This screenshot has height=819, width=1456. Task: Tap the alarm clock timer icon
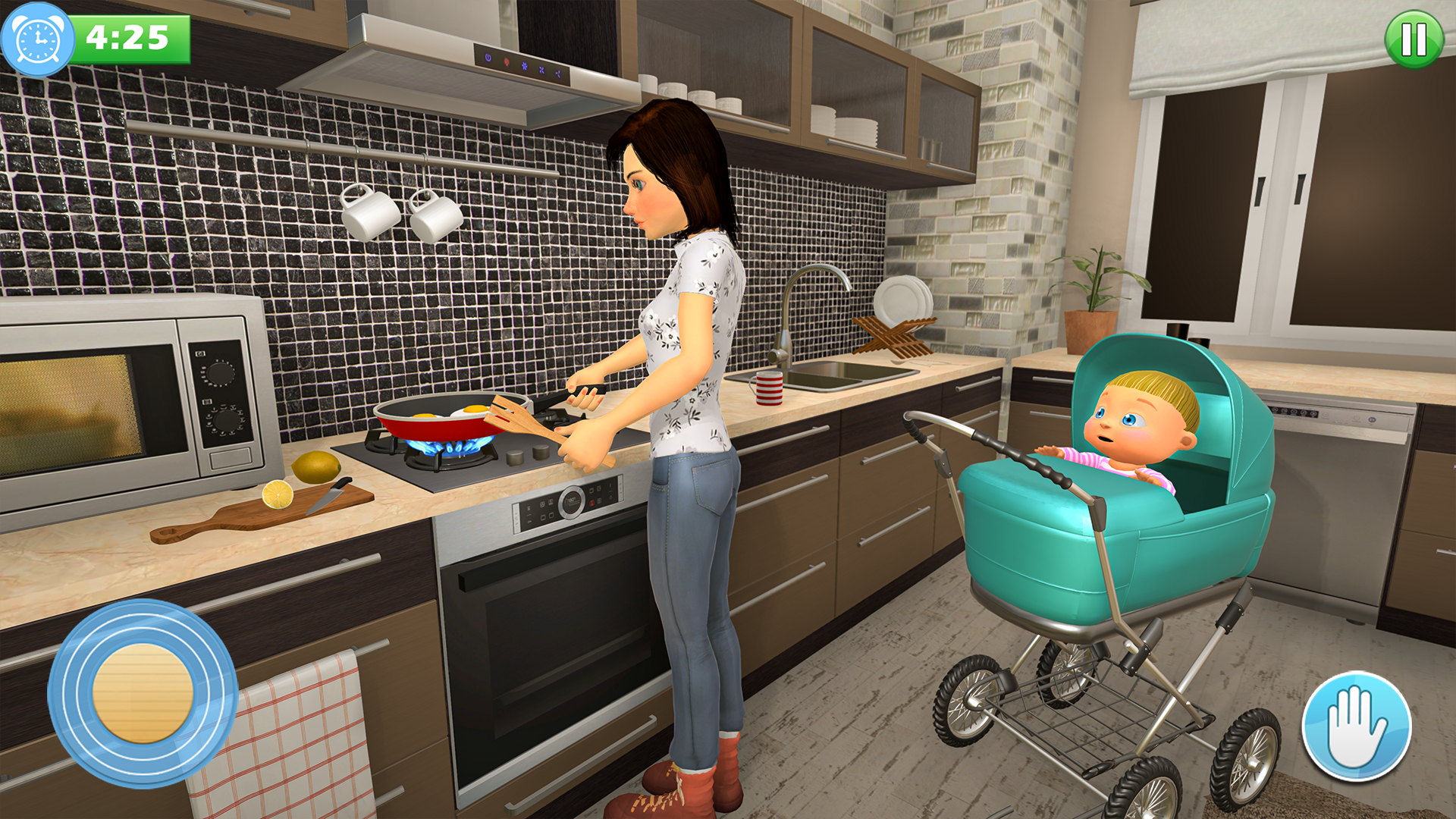click(36, 34)
